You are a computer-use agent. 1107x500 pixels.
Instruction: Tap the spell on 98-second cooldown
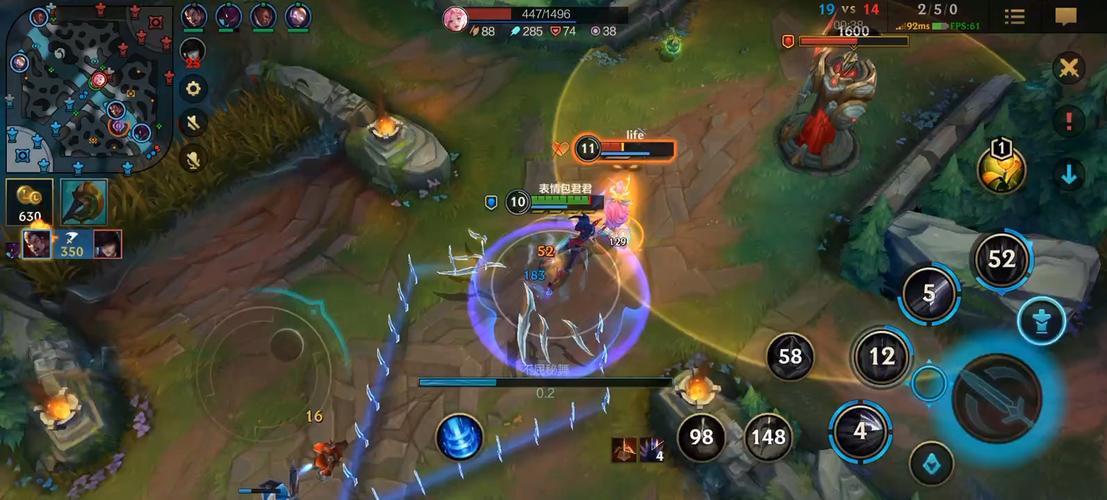(x=701, y=436)
